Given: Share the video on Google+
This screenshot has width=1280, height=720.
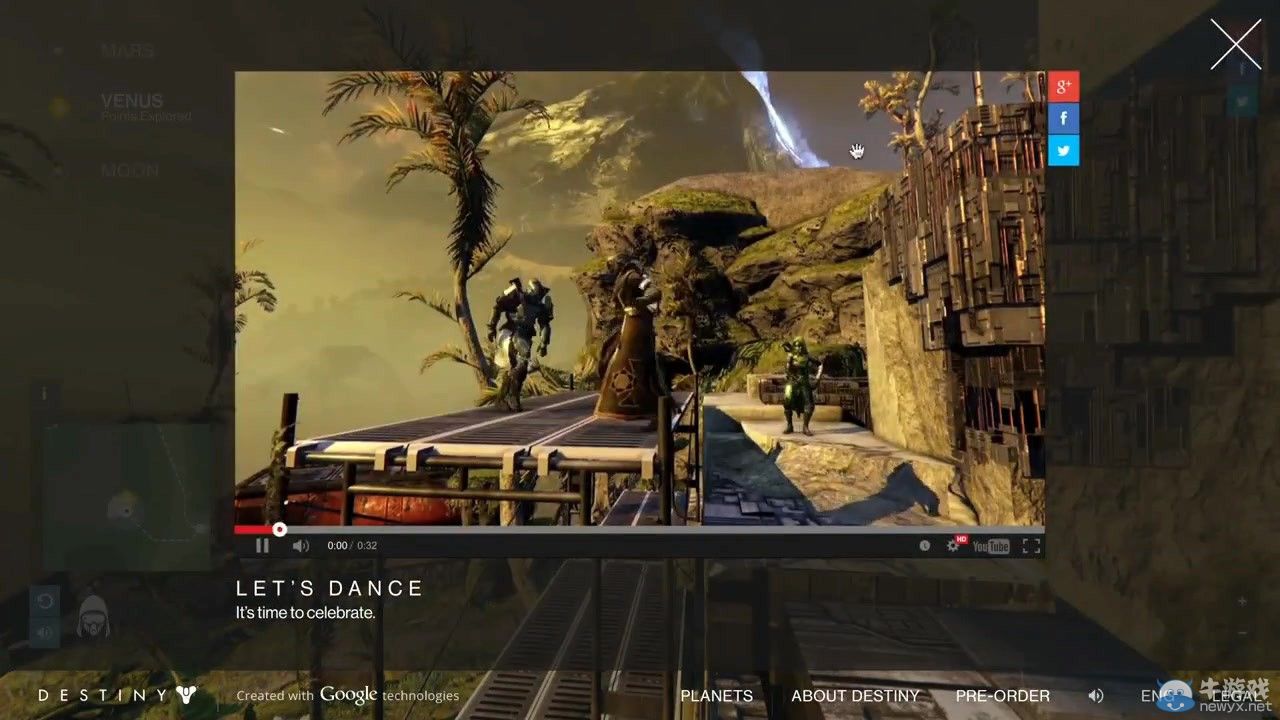Looking at the screenshot, I should [1063, 86].
